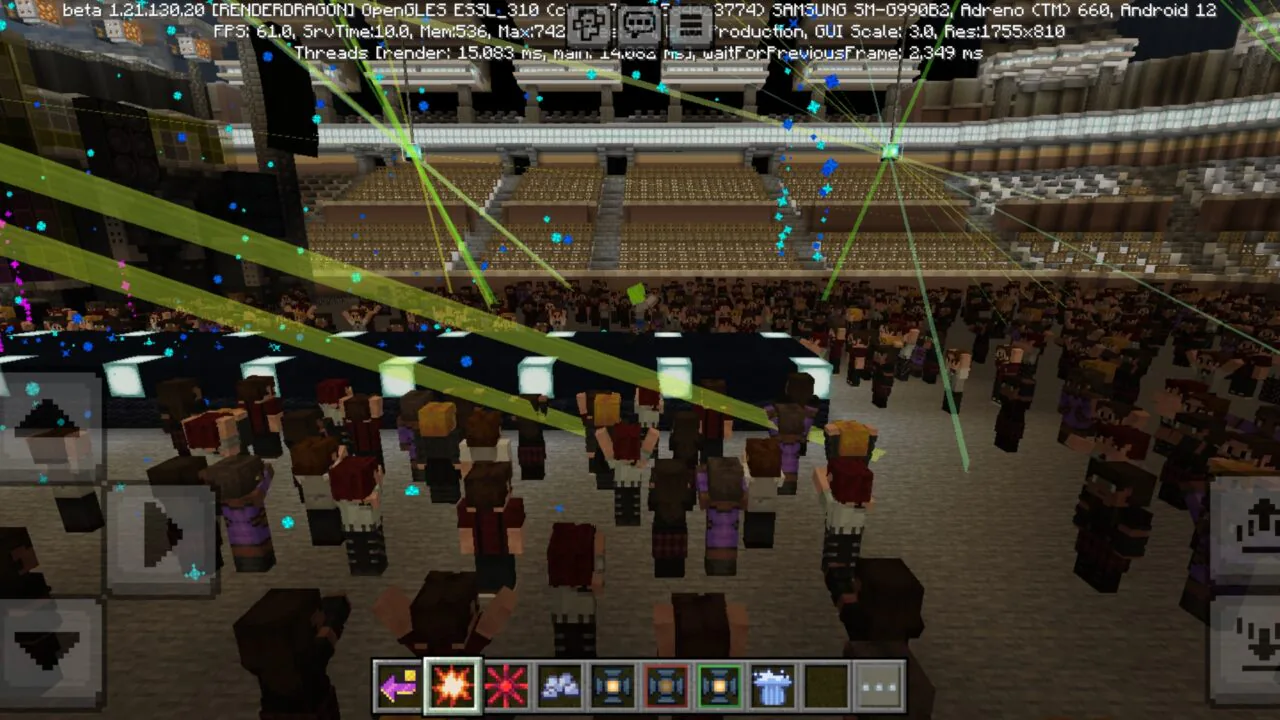This screenshot has height=720, width=1280.
Task: Select the red-framed beacon block in the hotbar
Action: click(x=667, y=685)
